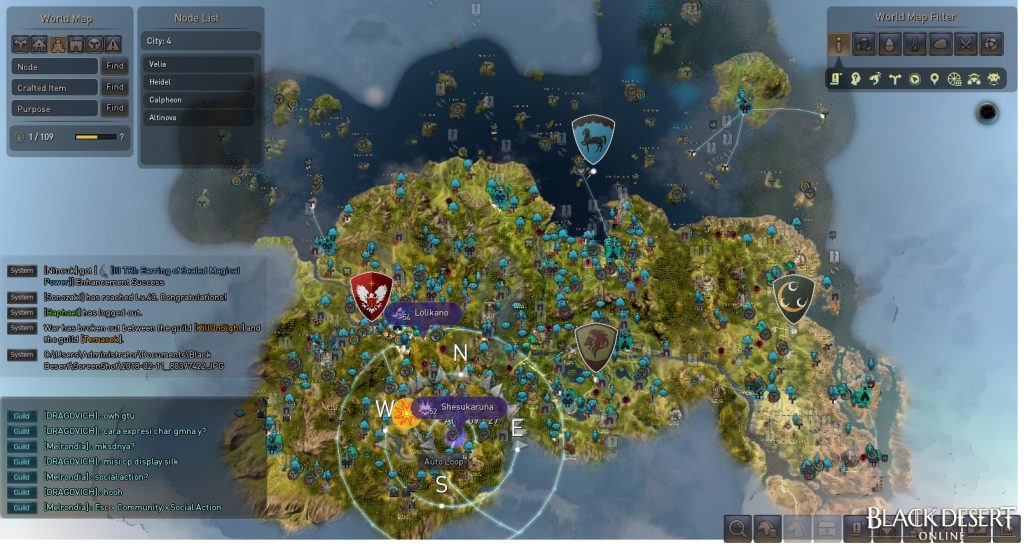The image size is (1024, 546).
Task: Click Find beside Crafted Item
Action: [115, 87]
